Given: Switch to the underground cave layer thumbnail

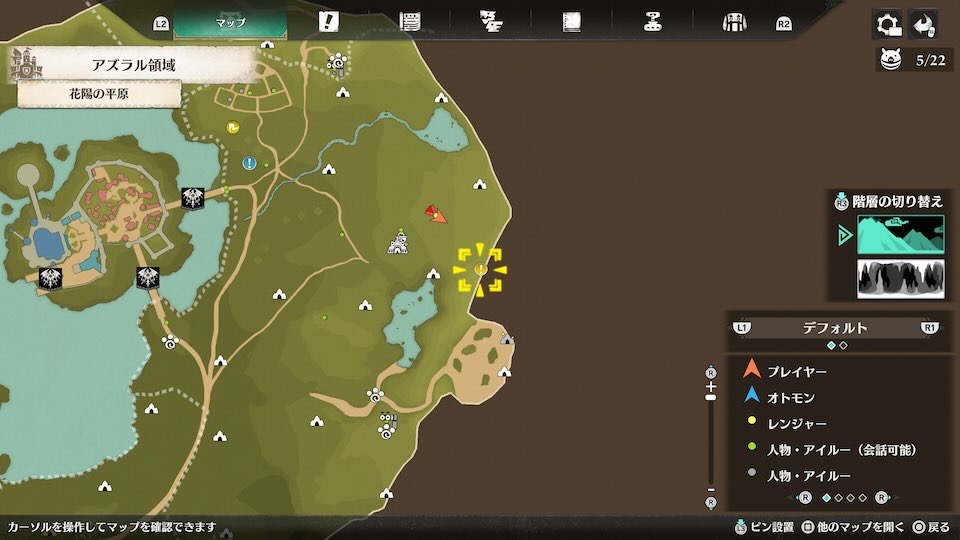Looking at the screenshot, I should click(900, 279).
